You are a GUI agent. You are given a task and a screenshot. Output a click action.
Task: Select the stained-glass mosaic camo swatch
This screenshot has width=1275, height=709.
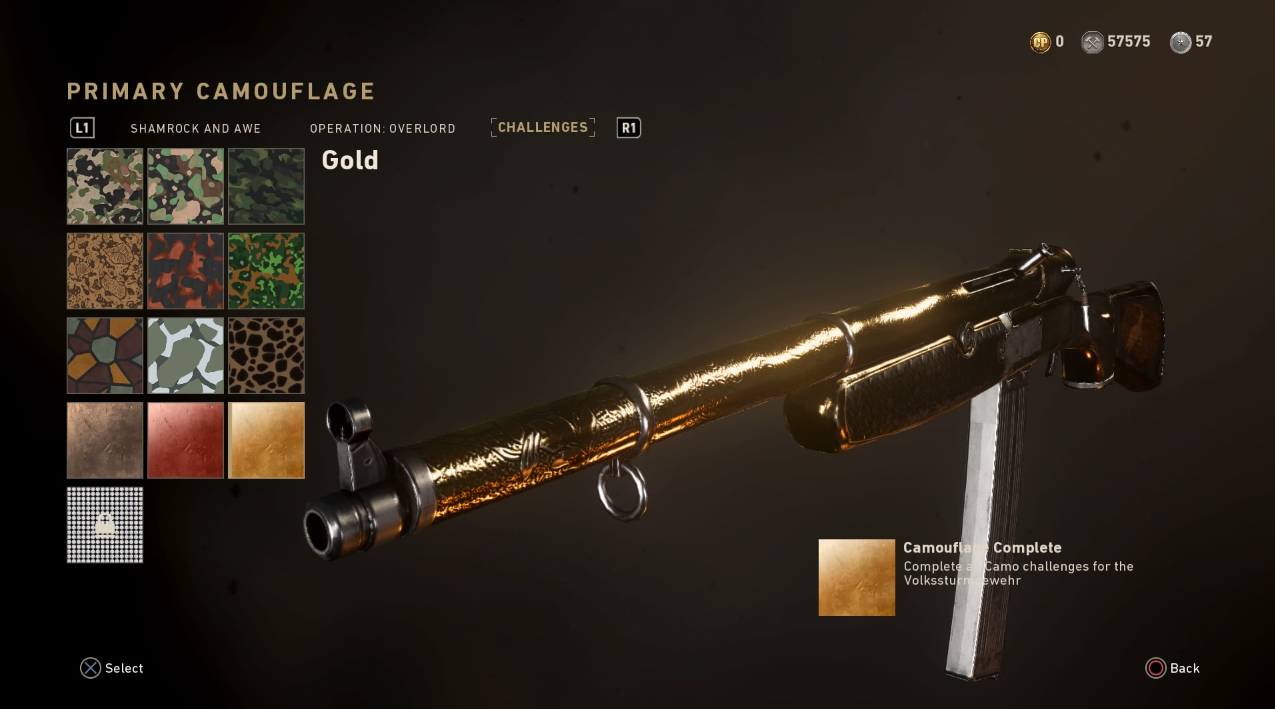coord(105,356)
